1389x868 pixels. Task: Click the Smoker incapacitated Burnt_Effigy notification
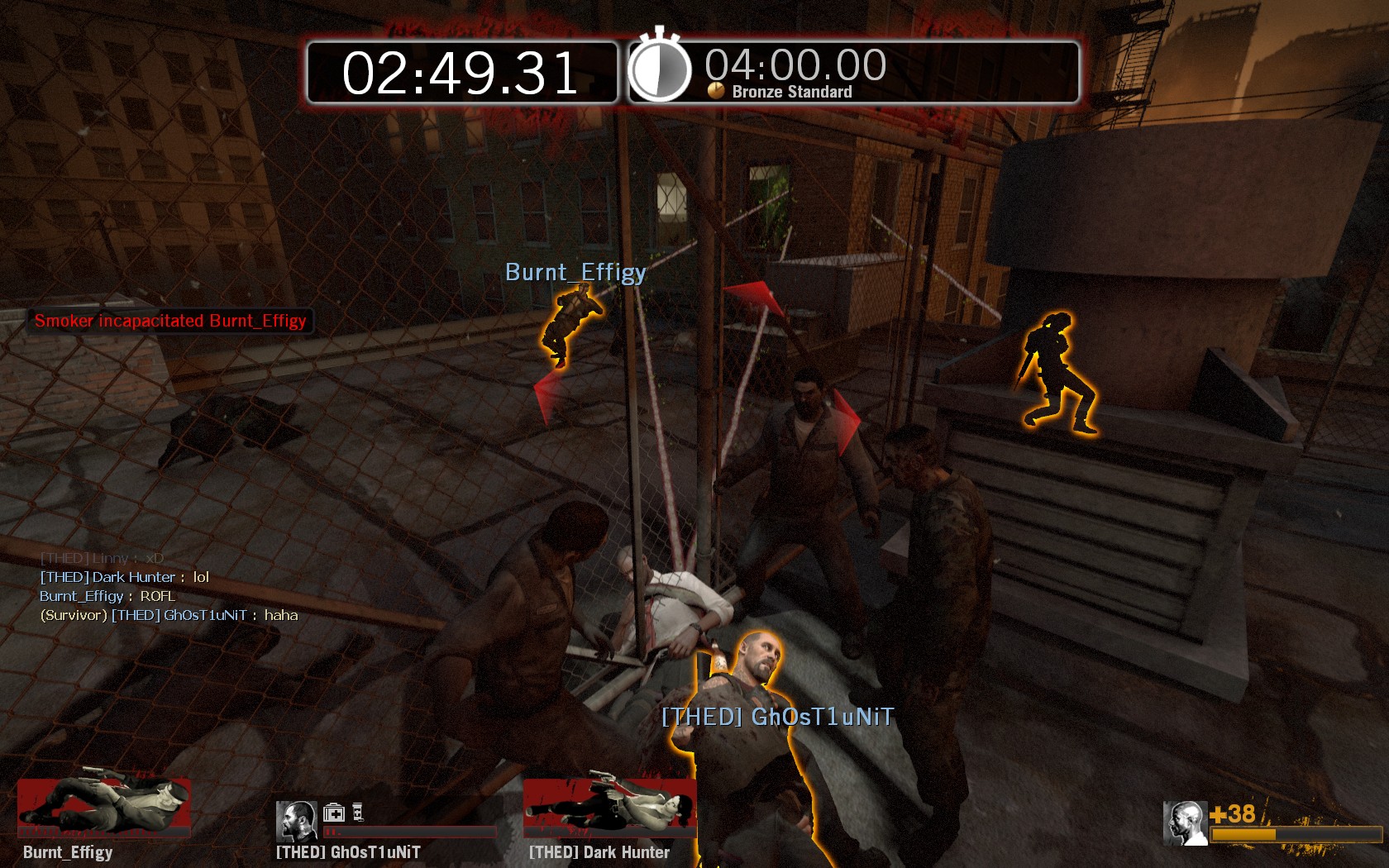tap(169, 321)
